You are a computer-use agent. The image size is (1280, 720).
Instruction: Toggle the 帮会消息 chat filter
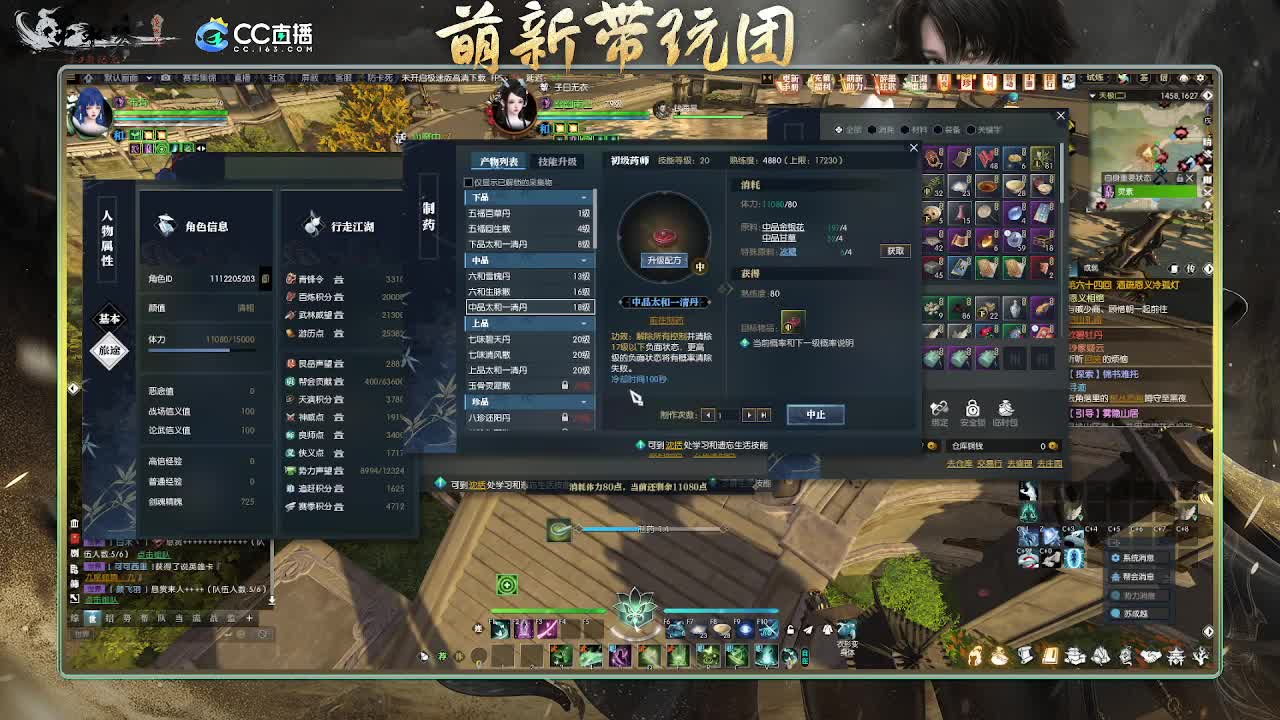[1137, 578]
